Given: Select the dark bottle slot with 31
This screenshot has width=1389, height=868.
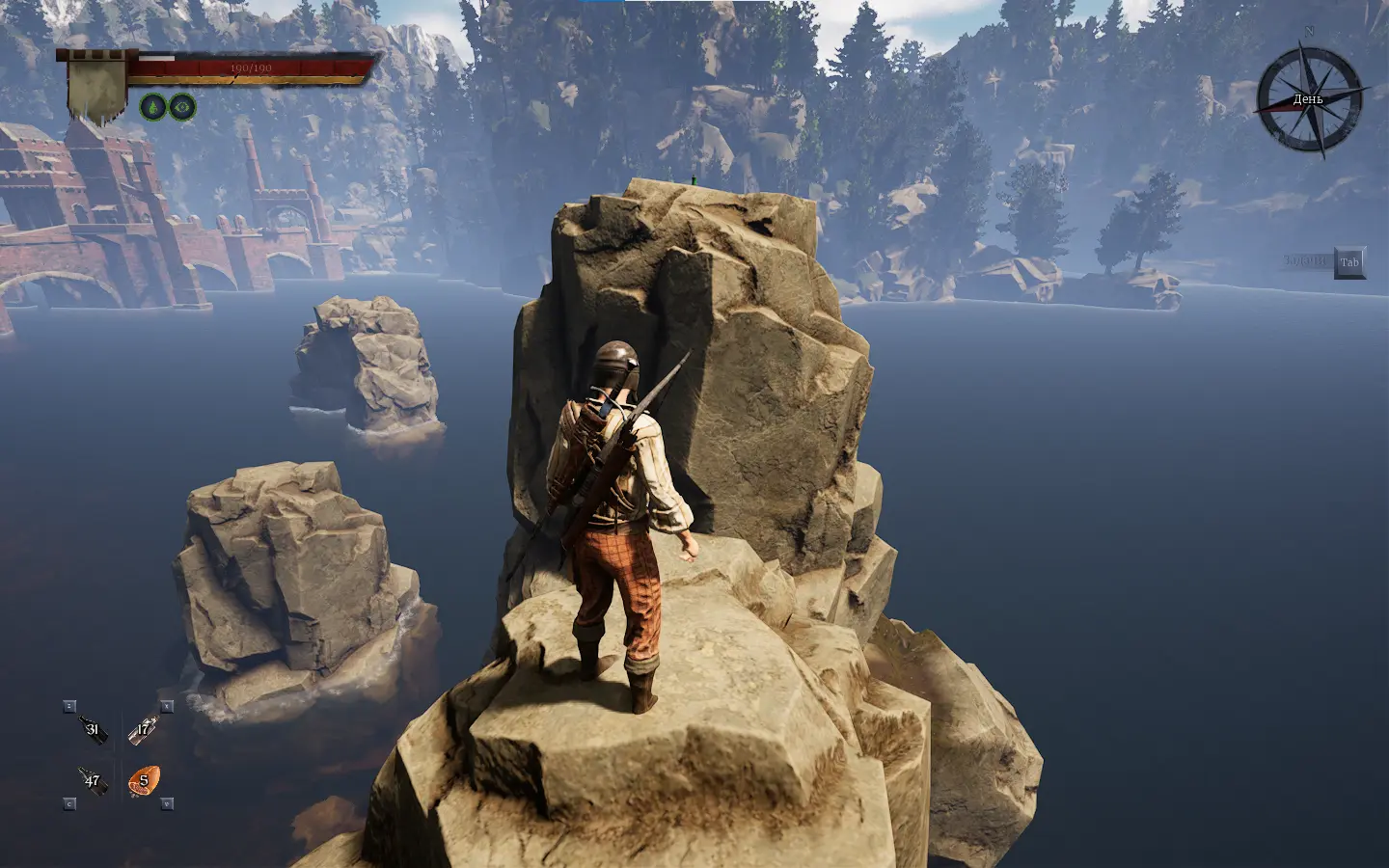Looking at the screenshot, I should pyautogui.click(x=93, y=728).
